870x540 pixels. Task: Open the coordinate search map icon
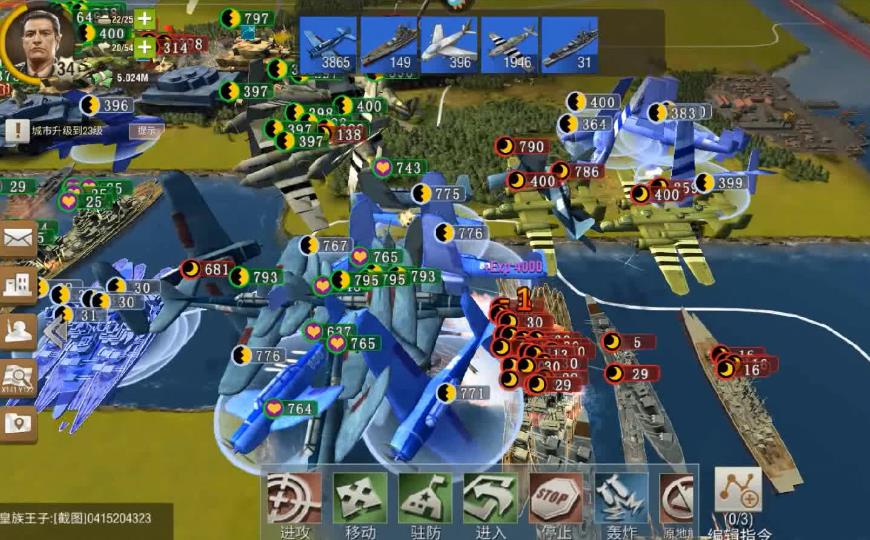click(19, 378)
